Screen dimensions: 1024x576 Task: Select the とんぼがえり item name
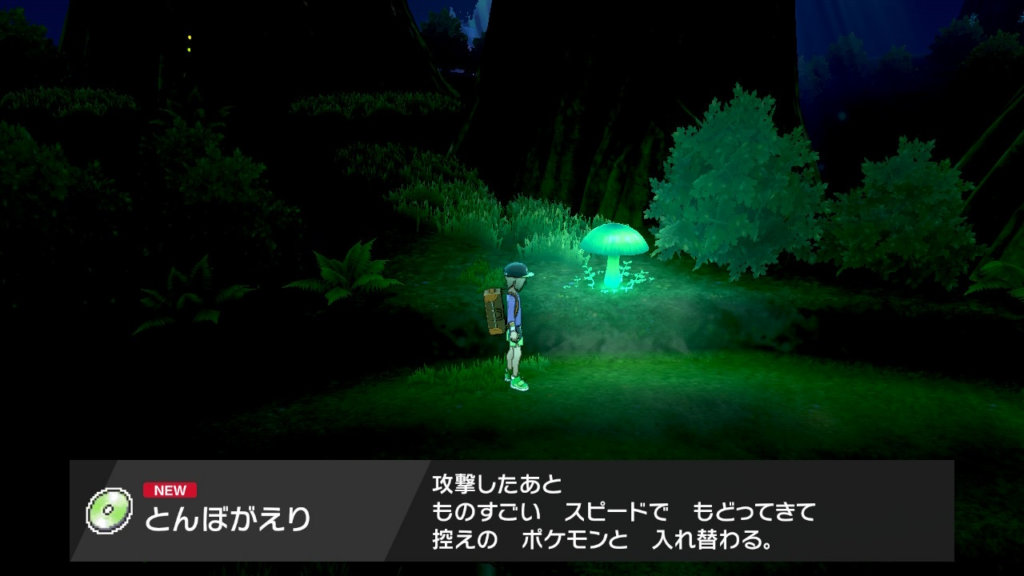point(228,520)
